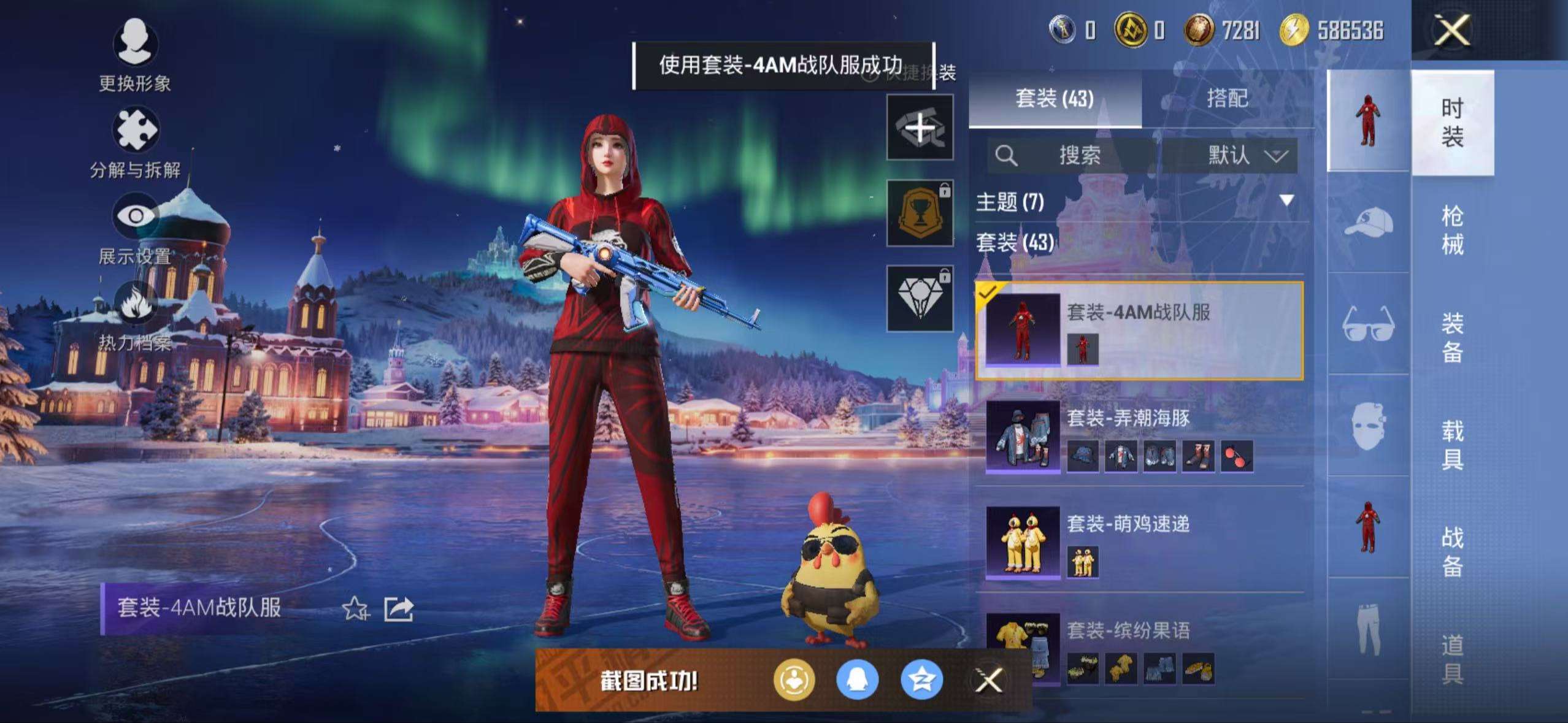Close the wardrobe with top-right X
The image size is (1568, 723).
(x=1451, y=31)
